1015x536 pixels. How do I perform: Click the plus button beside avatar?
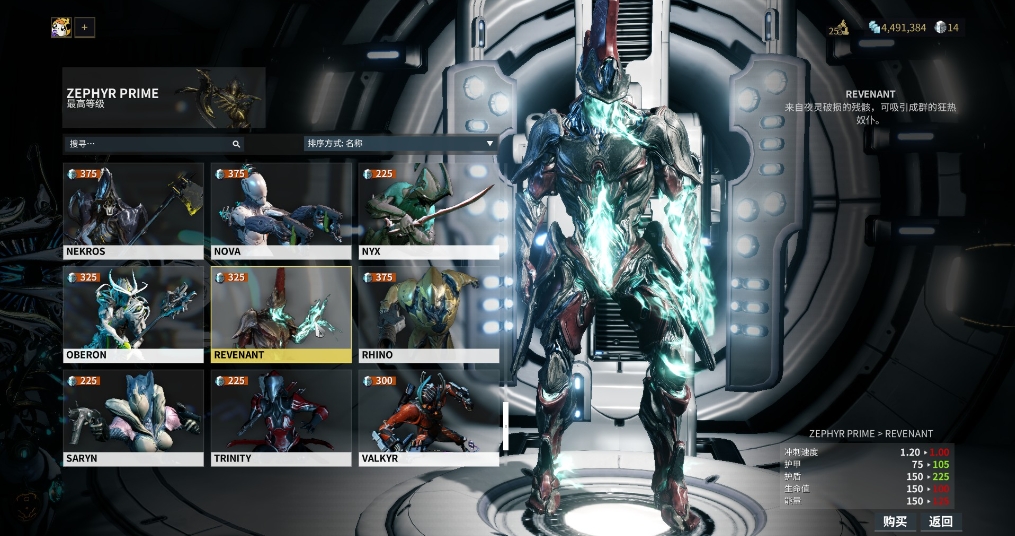(85, 27)
